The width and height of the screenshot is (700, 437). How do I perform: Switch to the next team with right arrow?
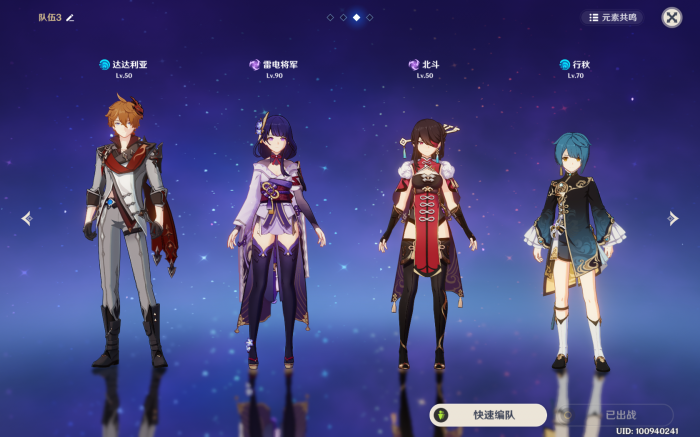673,218
